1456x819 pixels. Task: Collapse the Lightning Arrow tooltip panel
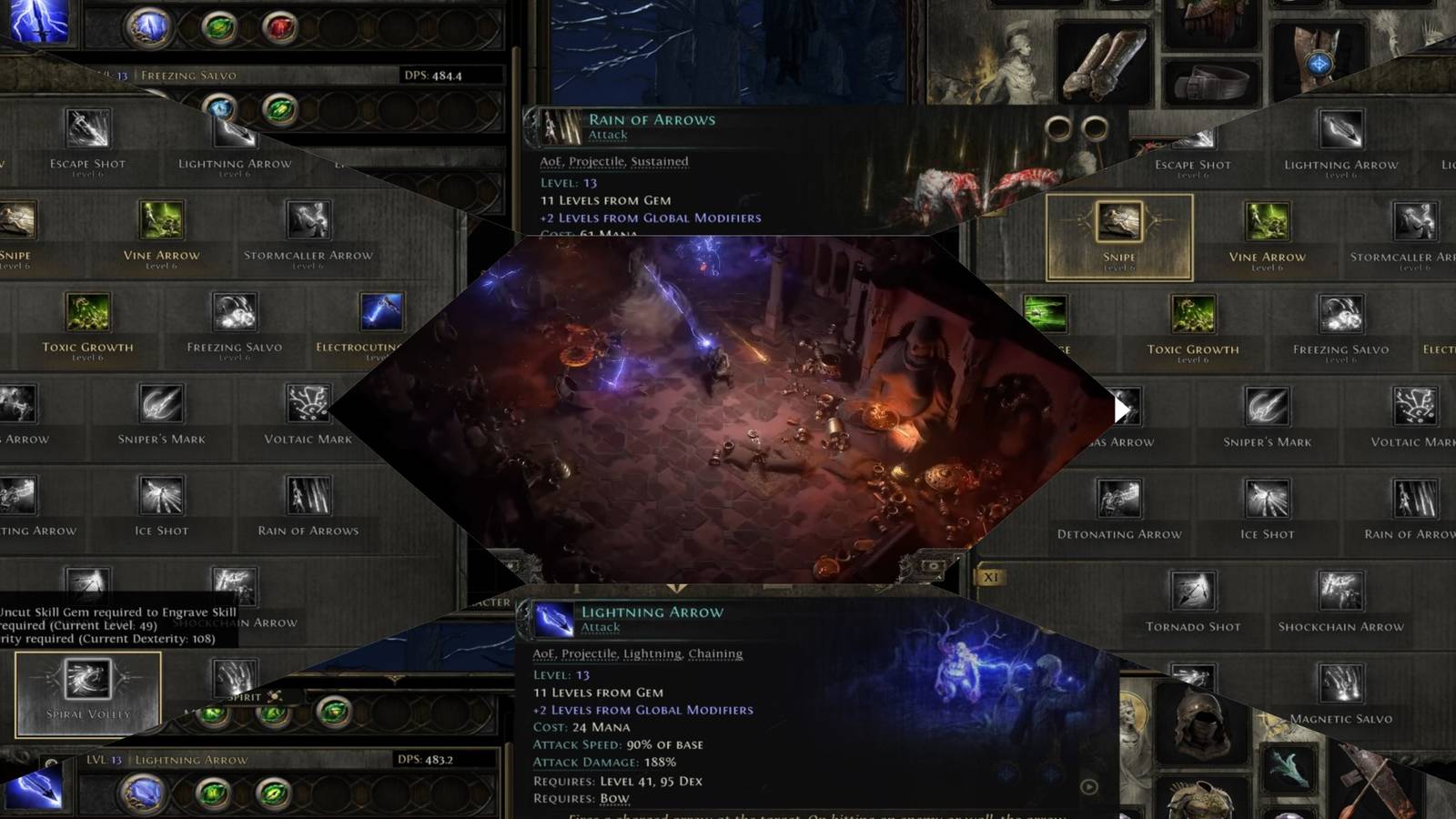coord(653,612)
